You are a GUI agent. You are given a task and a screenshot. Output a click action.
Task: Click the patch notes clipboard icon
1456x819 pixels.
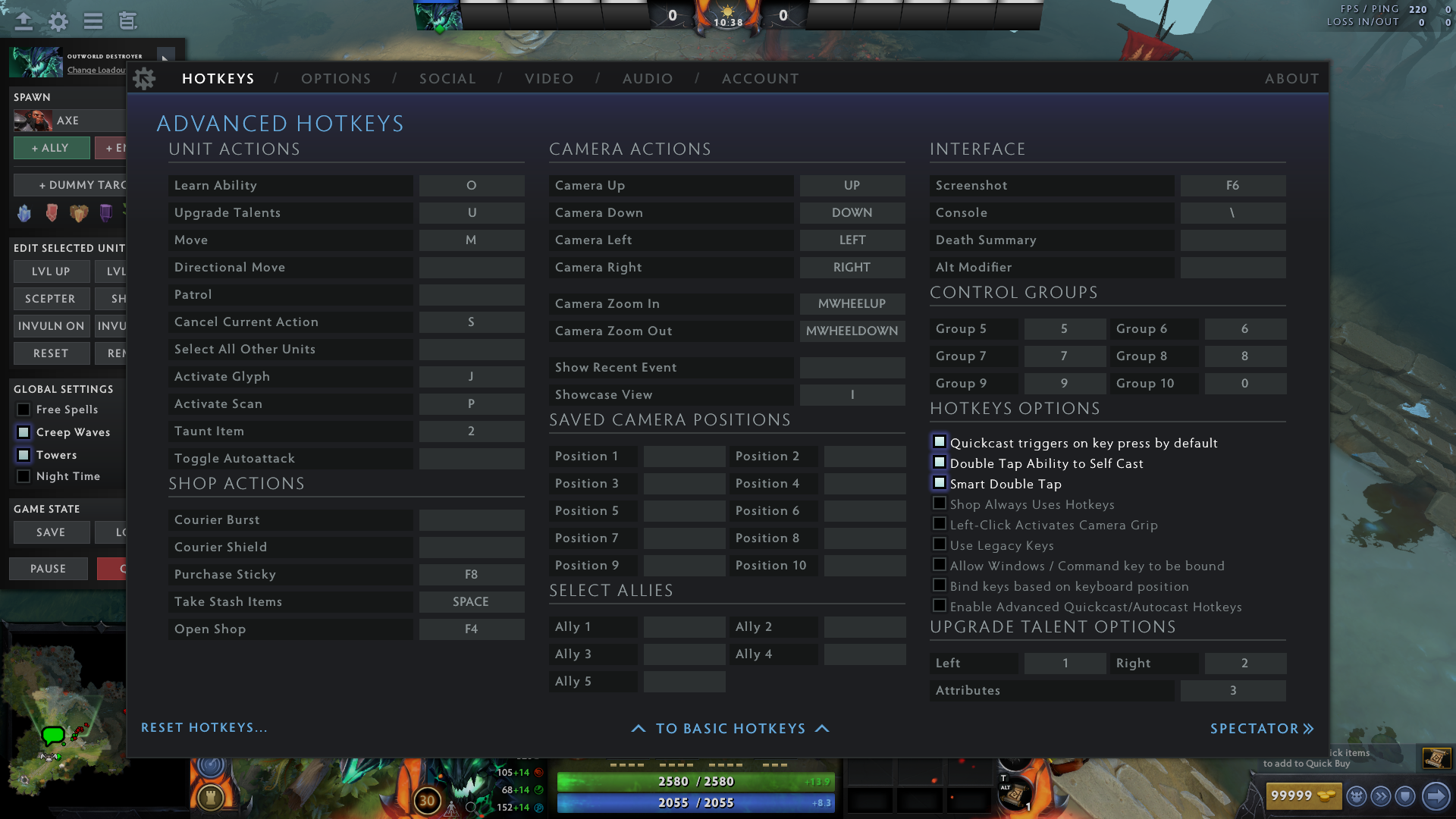click(x=127, y=21)
